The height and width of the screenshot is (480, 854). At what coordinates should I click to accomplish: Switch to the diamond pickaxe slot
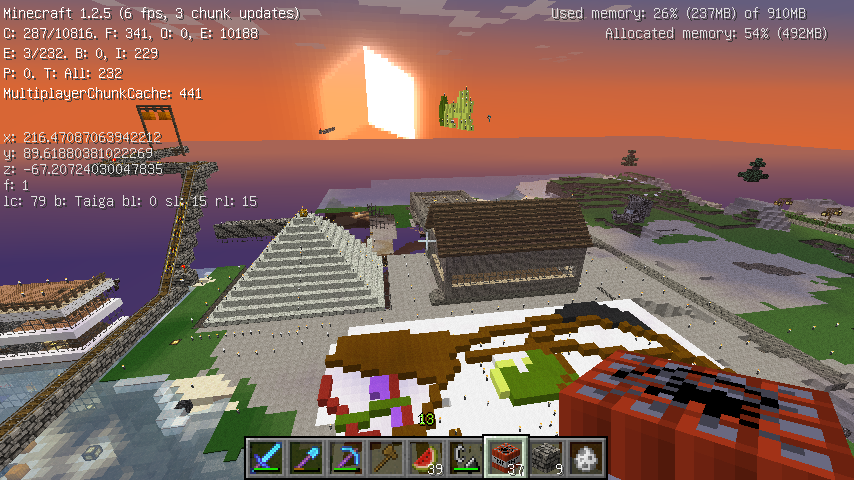[347, 457]
